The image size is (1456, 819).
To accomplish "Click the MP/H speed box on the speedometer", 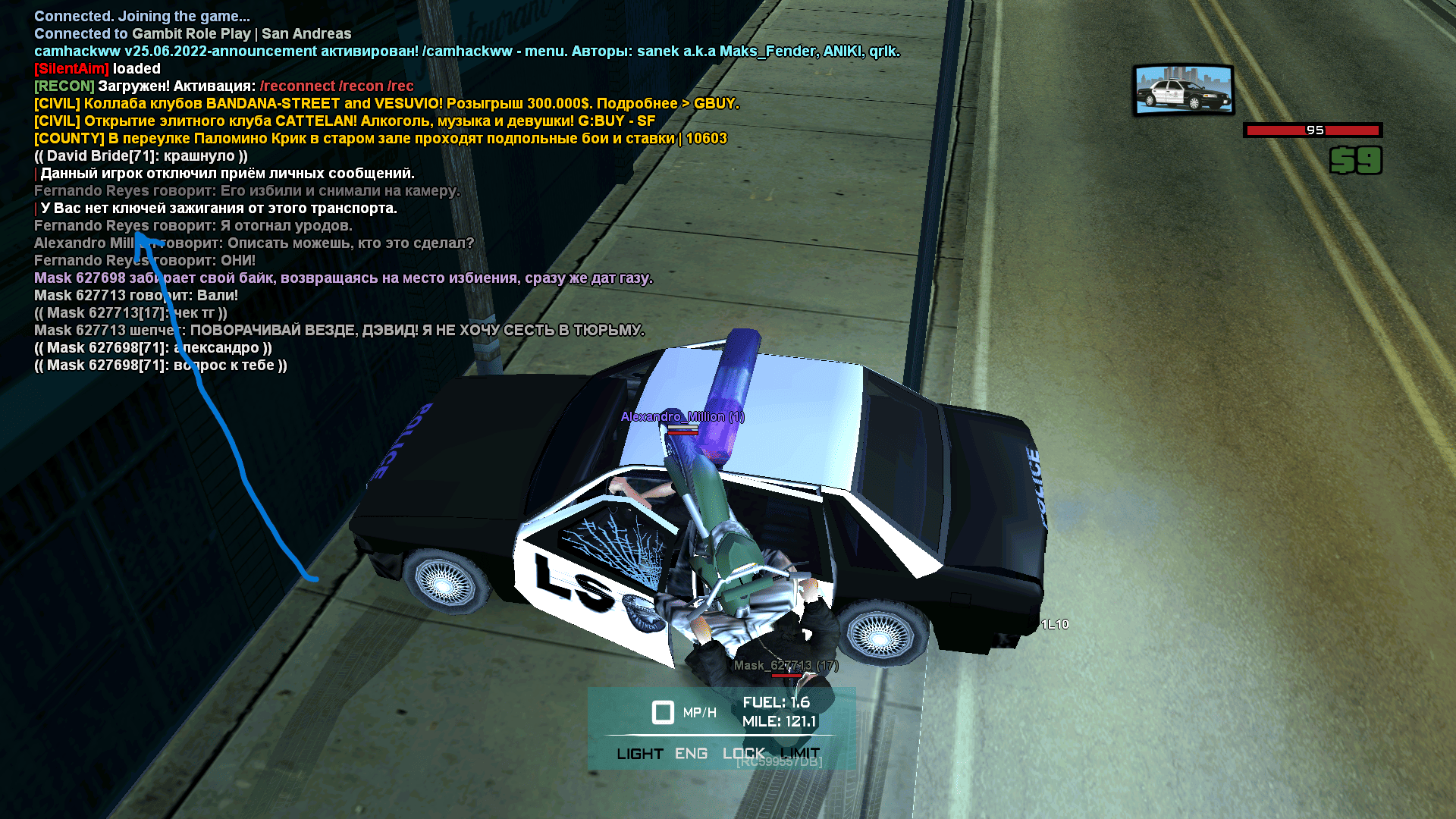I will tap(664, 713).
